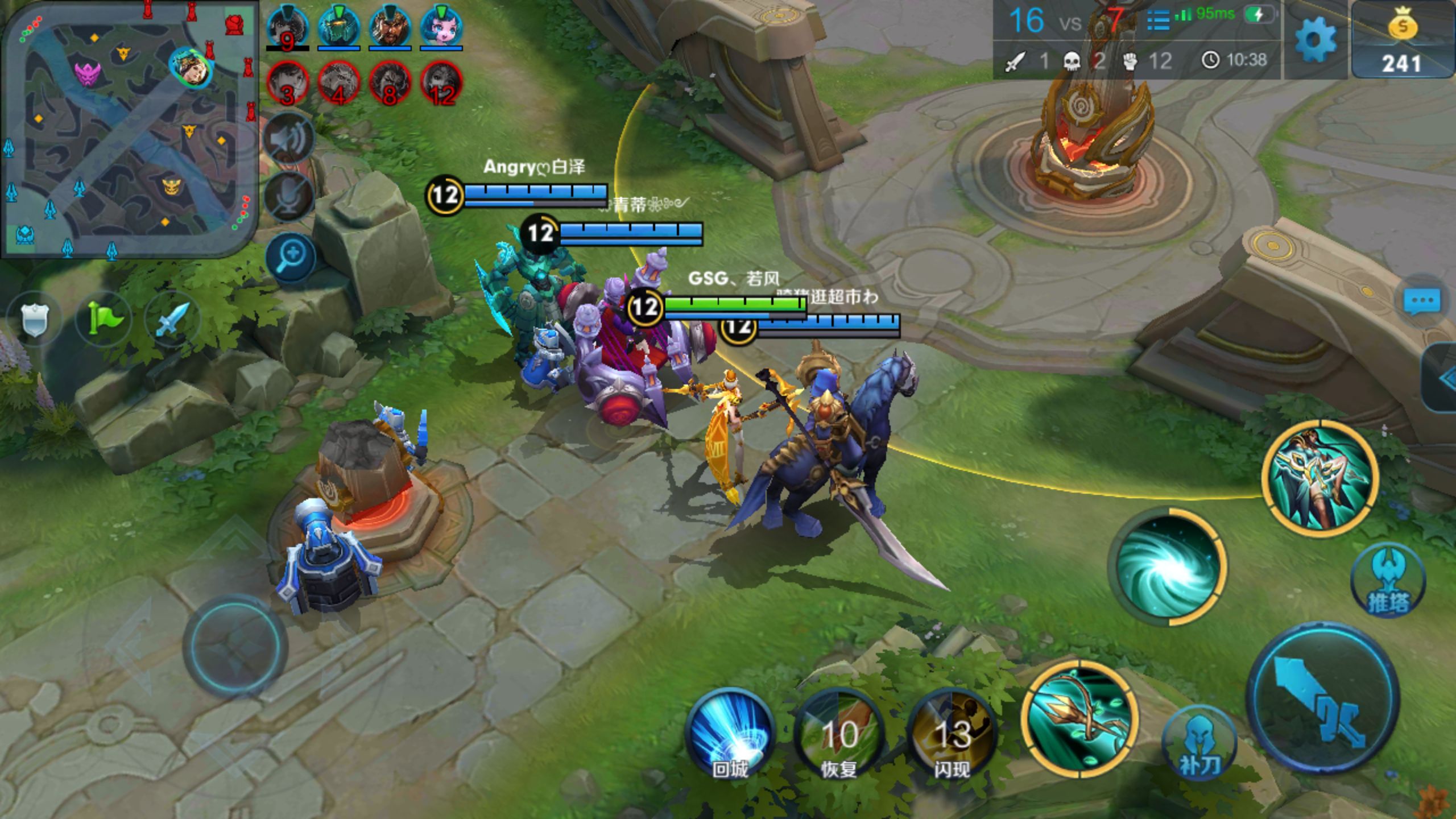Use the 恢复 heal spell
1456x819 pixels.
pos(839,735)
